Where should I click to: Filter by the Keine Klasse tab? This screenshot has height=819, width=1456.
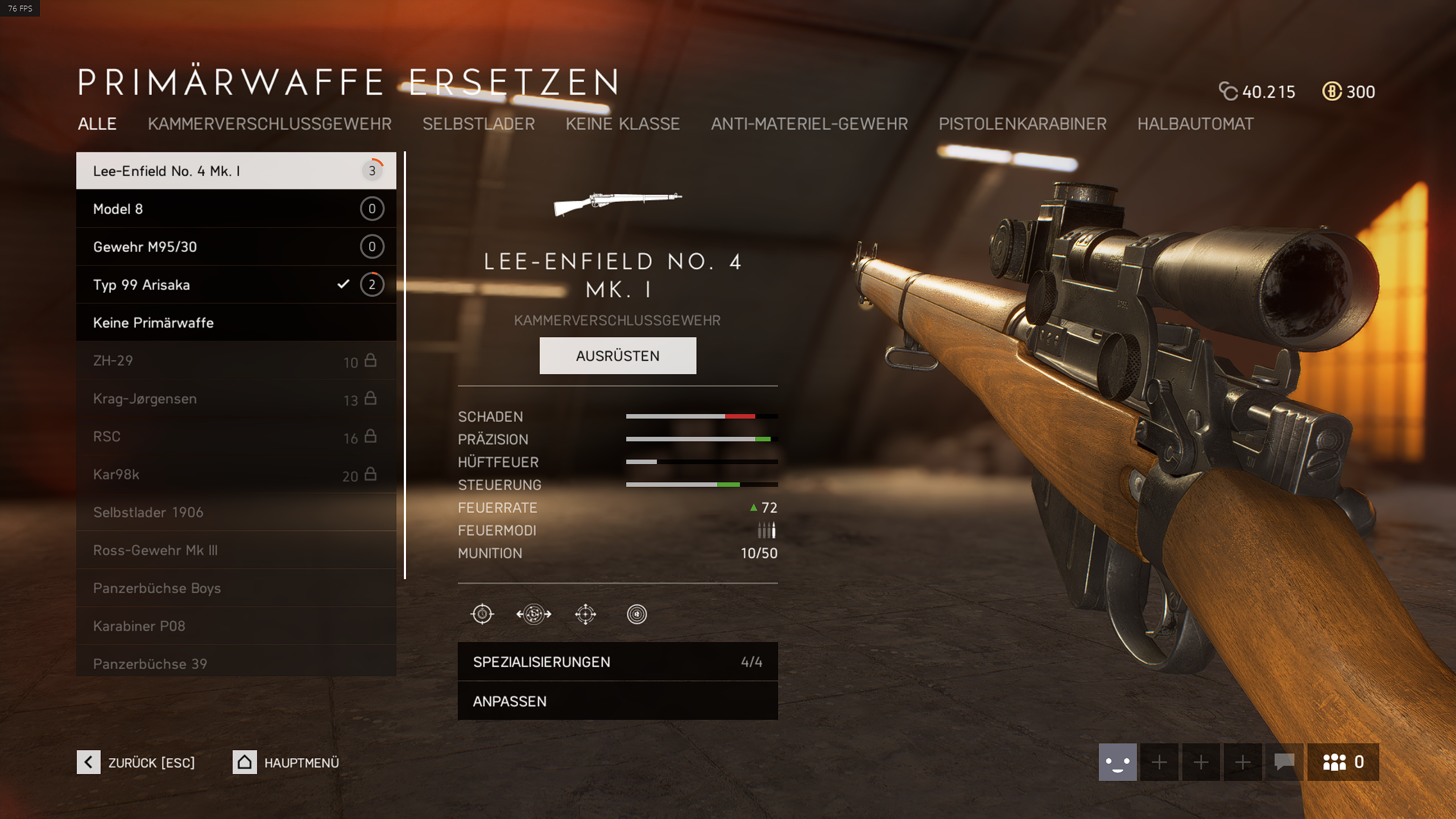(x=622, y=124)
